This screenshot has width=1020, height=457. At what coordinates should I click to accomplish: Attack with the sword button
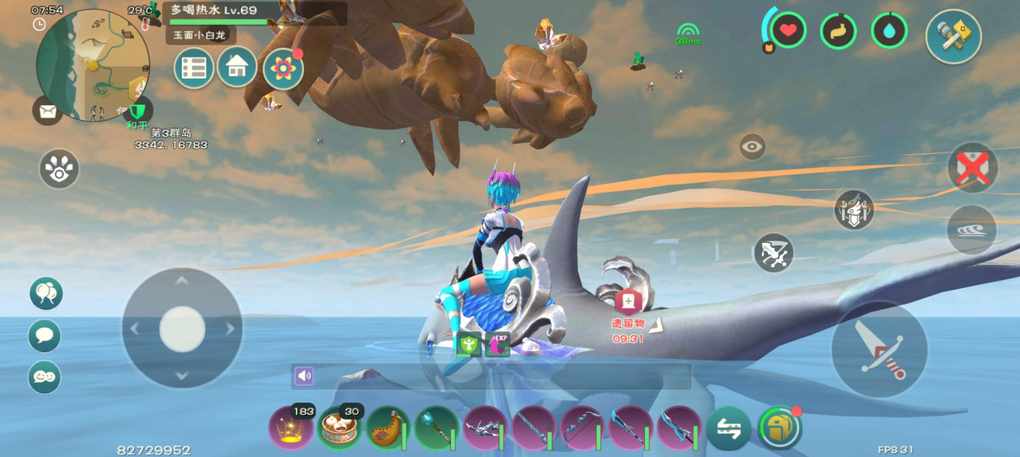pos(879,350)
